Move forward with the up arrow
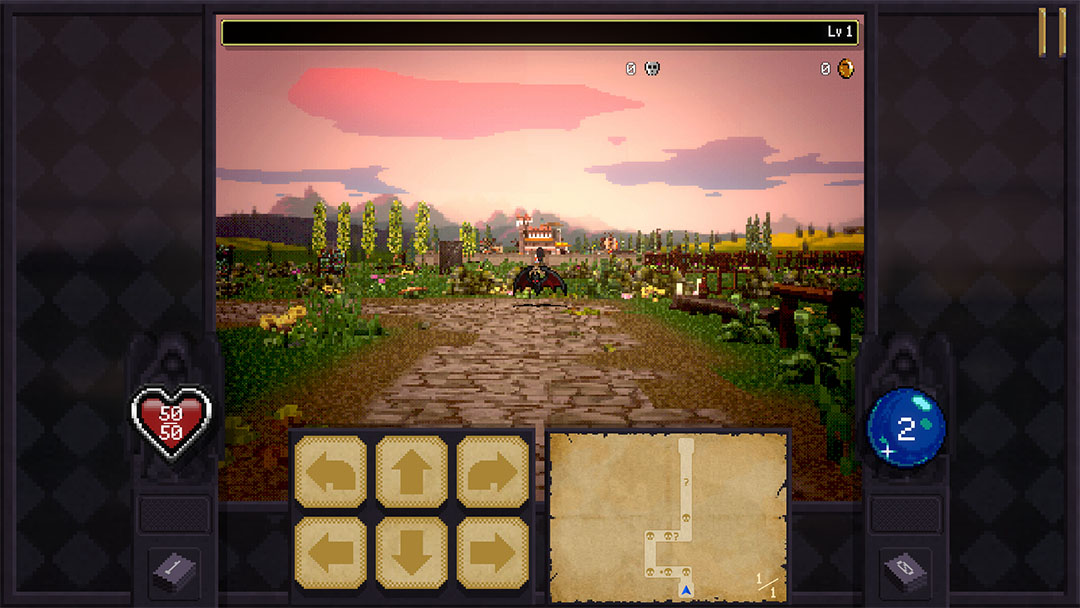1080x608 pixels. coord(411,472)
